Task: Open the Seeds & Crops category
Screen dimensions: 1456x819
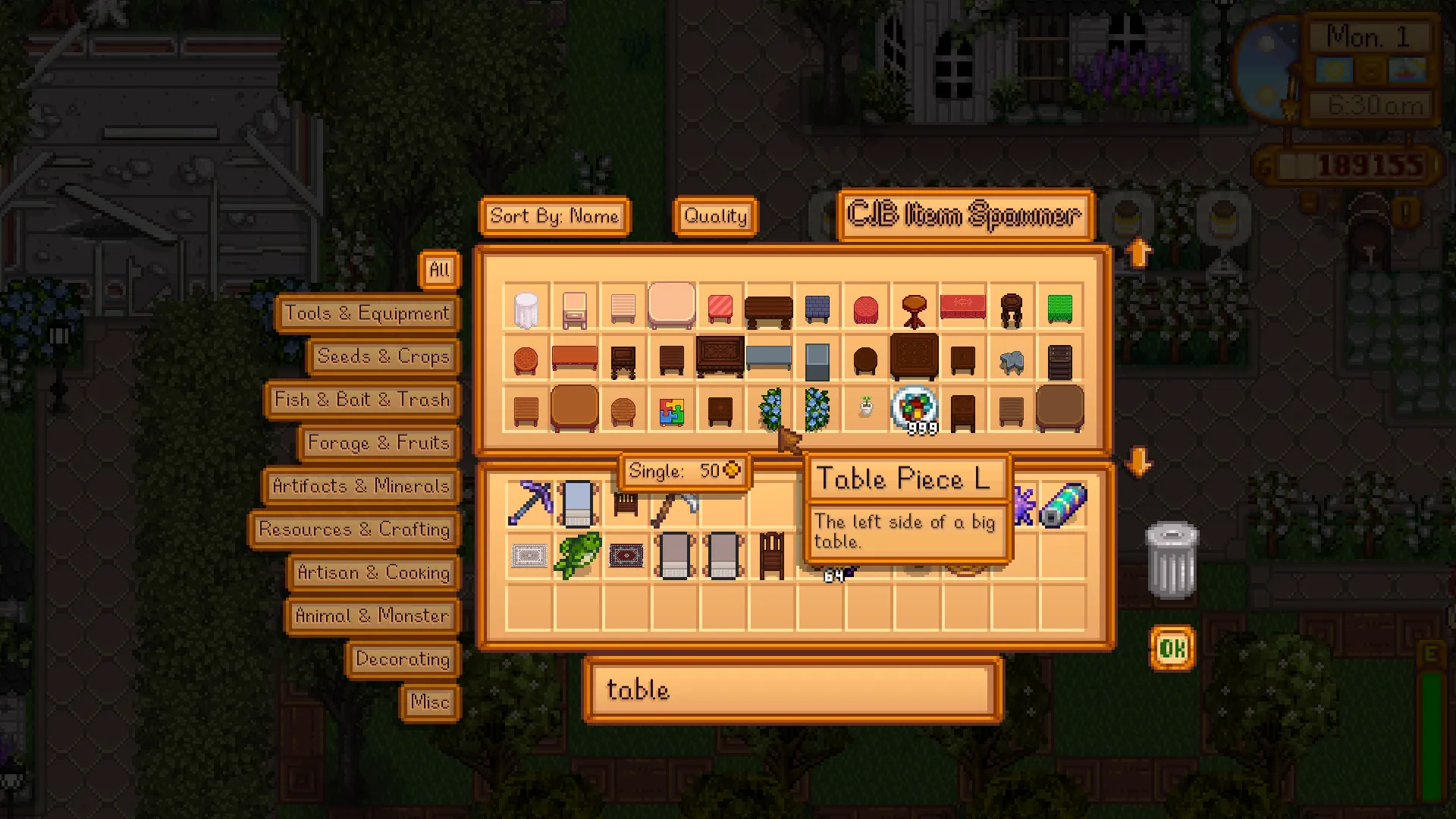Action: coord(383,356)
